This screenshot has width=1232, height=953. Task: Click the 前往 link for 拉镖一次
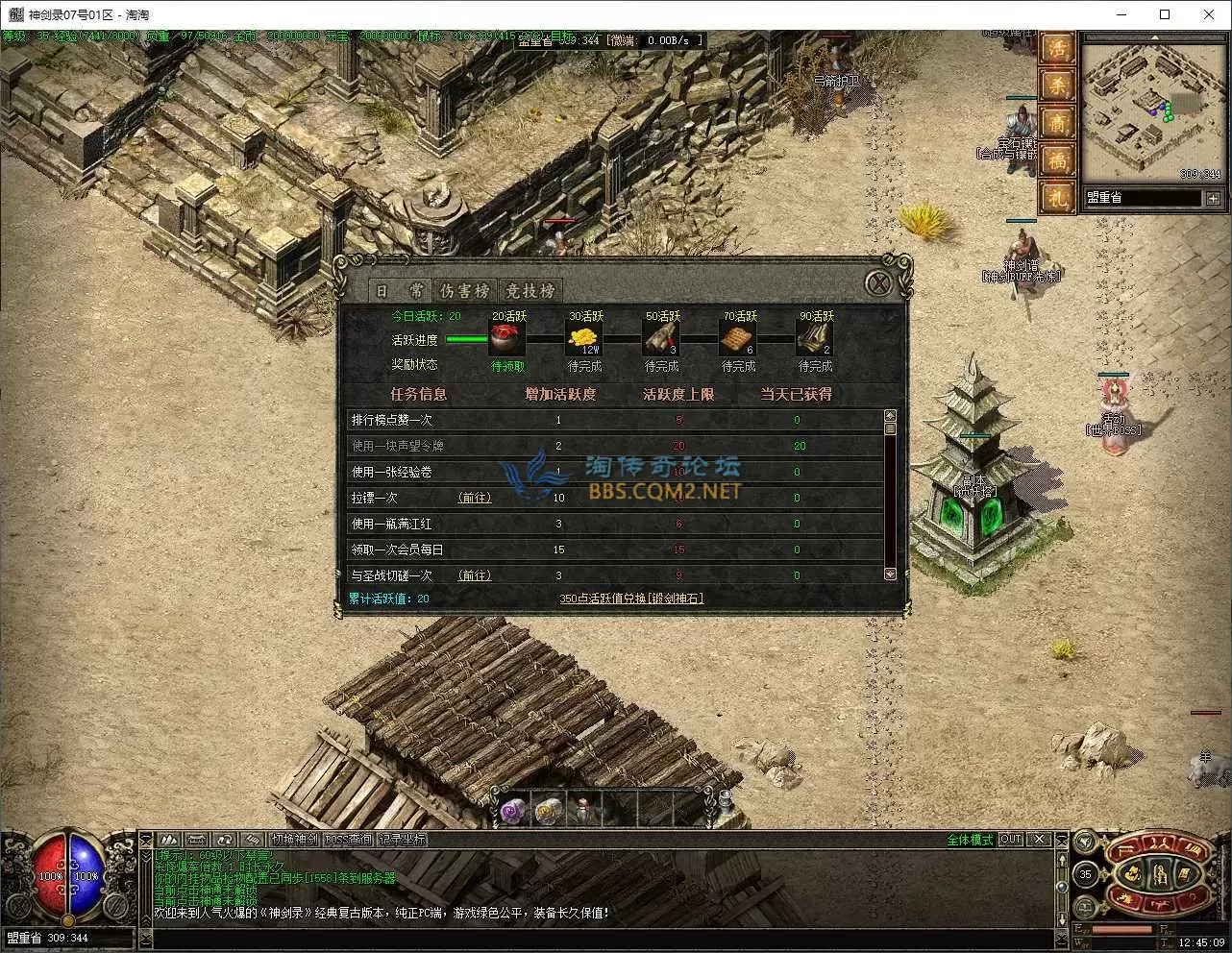[475, 498]
